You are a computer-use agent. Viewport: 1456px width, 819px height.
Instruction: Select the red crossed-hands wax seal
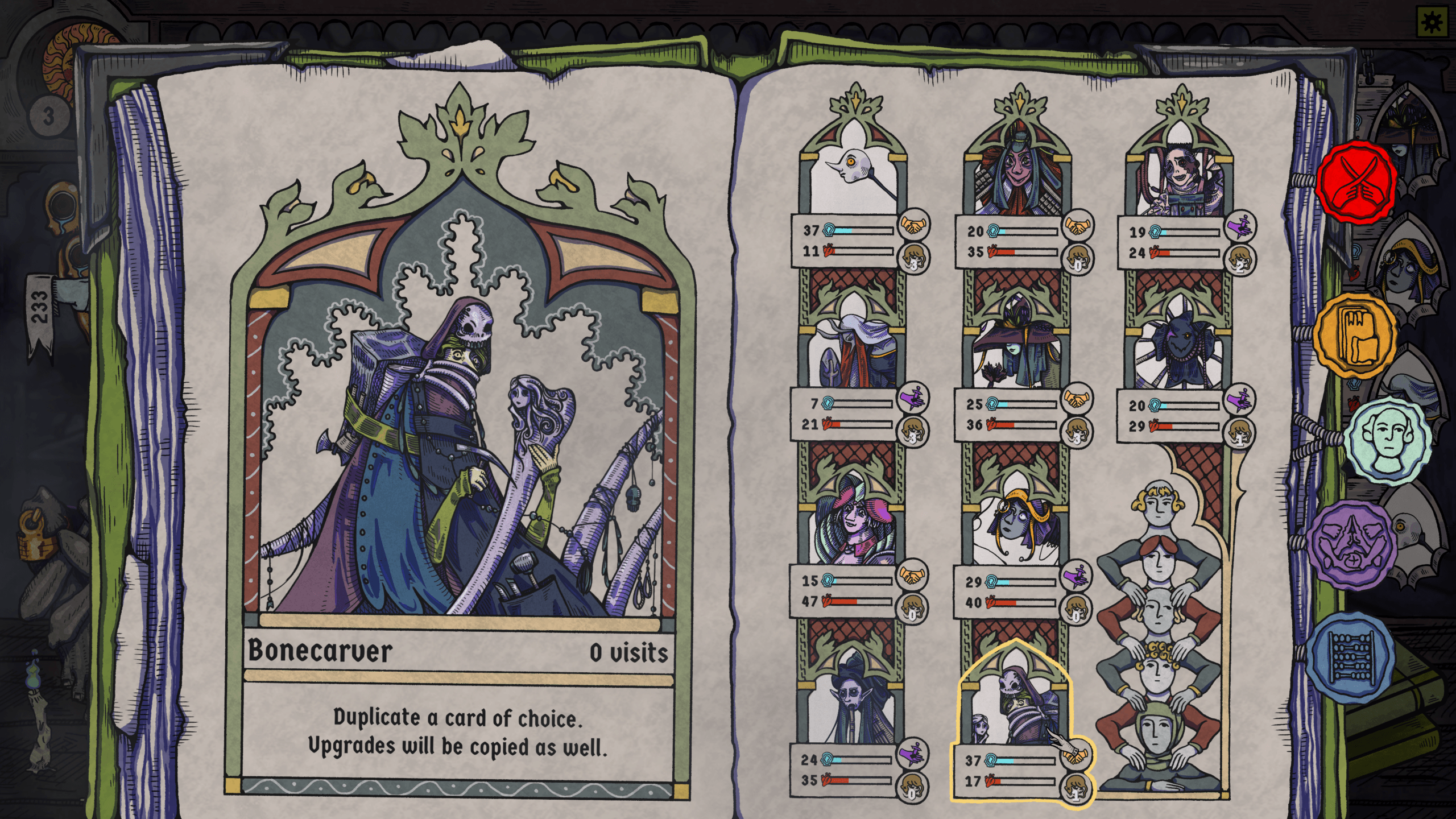point(1358,180)
